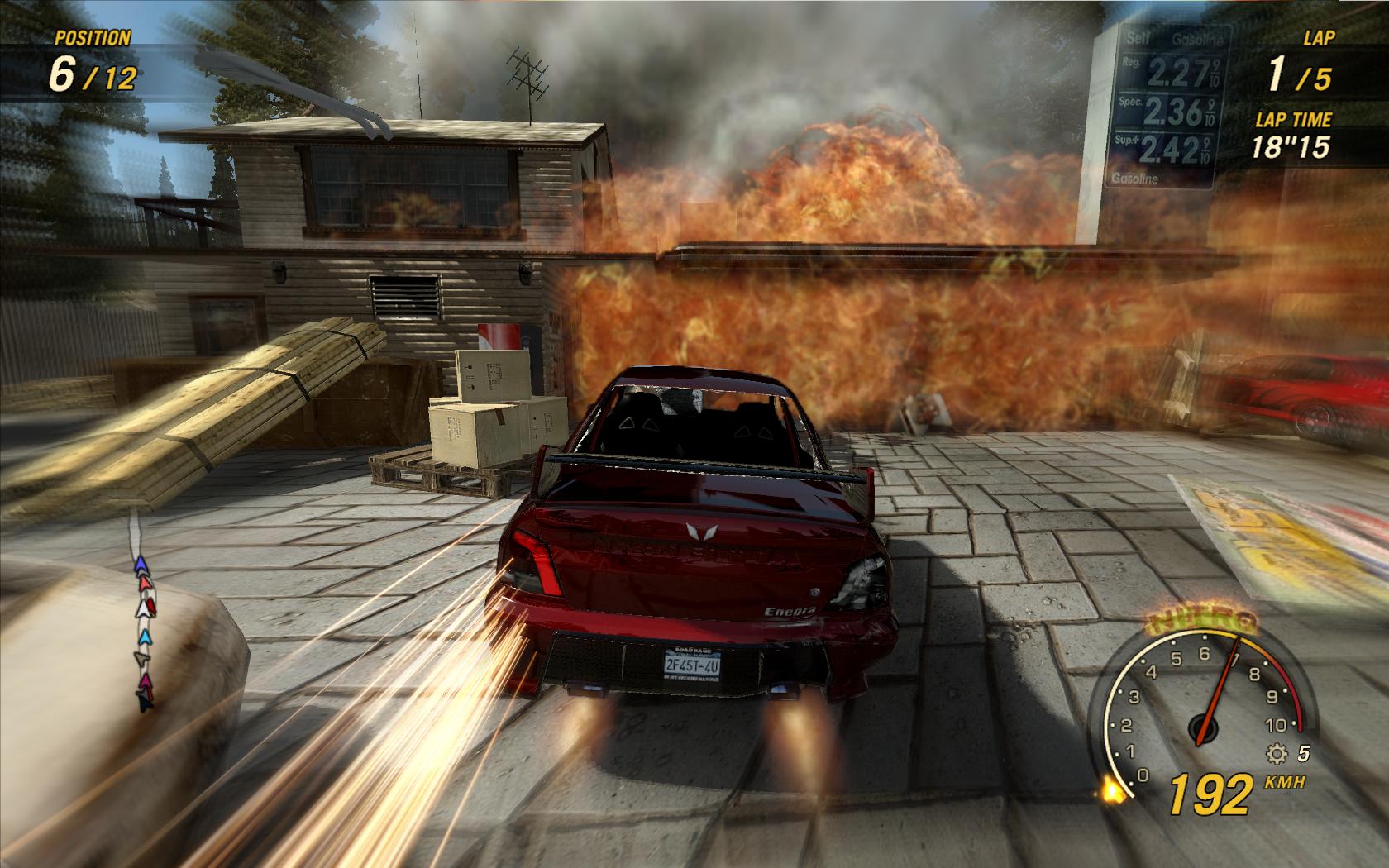Select the red rival arrow on the minimap strip
This screenshot has height=868, width=1389.
point(145,583)
